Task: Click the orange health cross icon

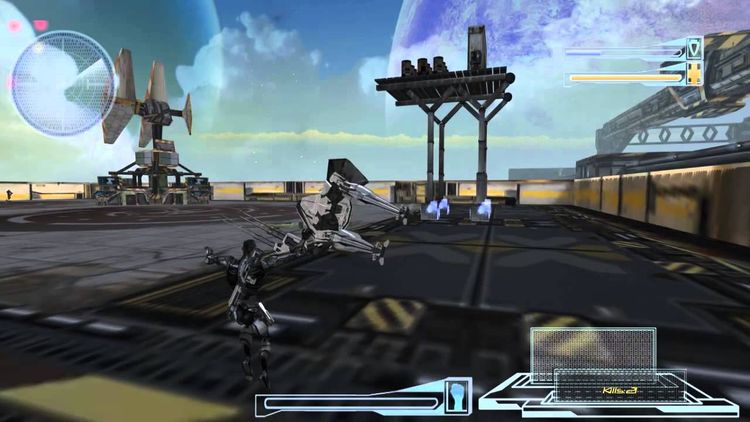Action: click(x=694, y=74)
